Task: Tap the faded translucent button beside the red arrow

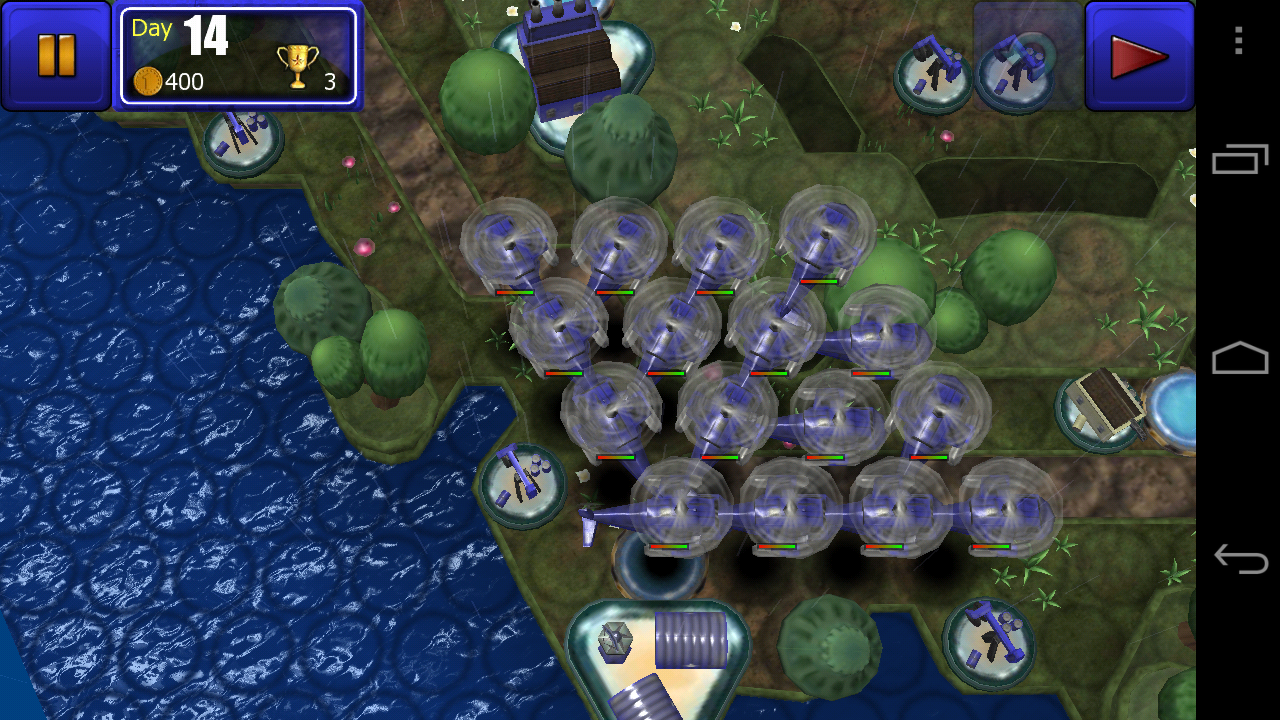Action: [1028, 55]
